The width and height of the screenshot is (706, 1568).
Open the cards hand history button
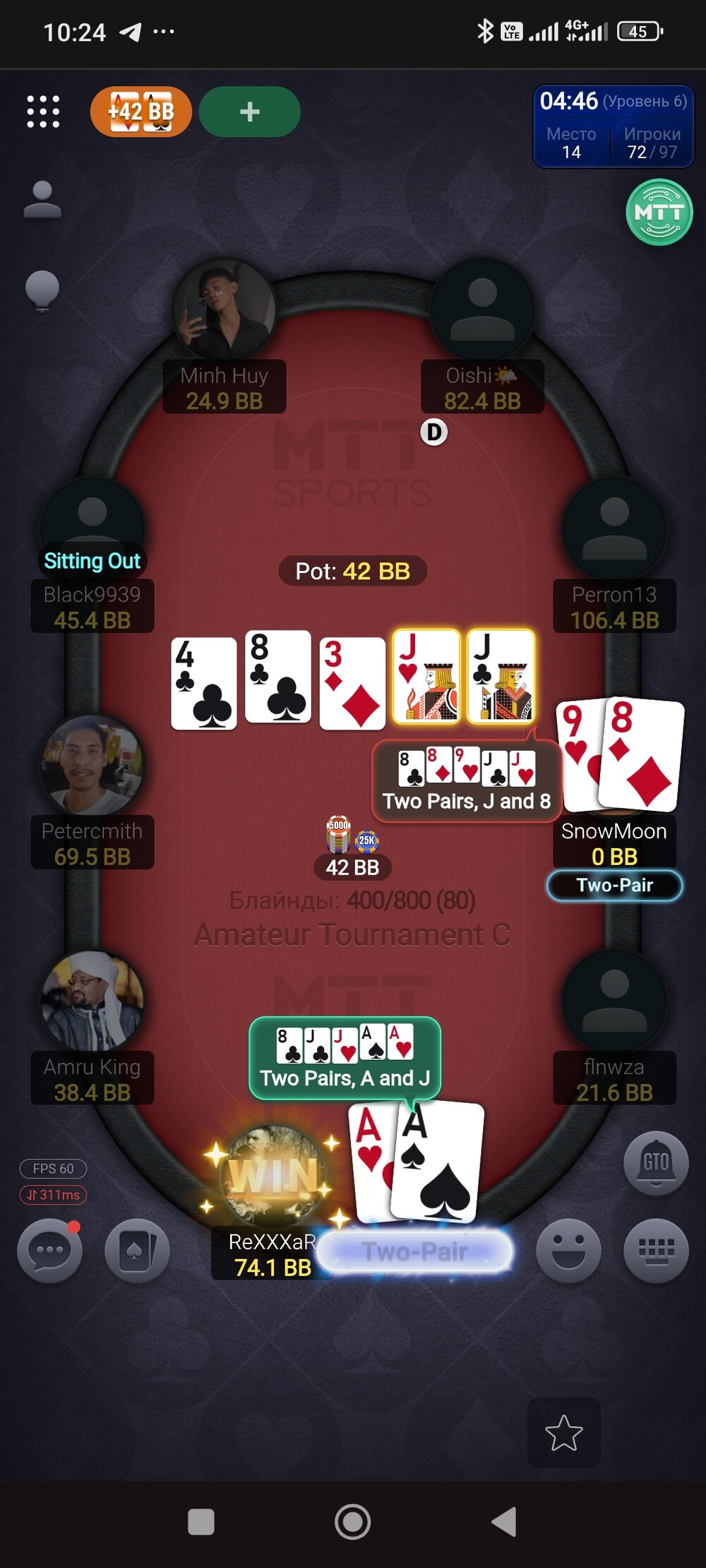[137, 1250]
